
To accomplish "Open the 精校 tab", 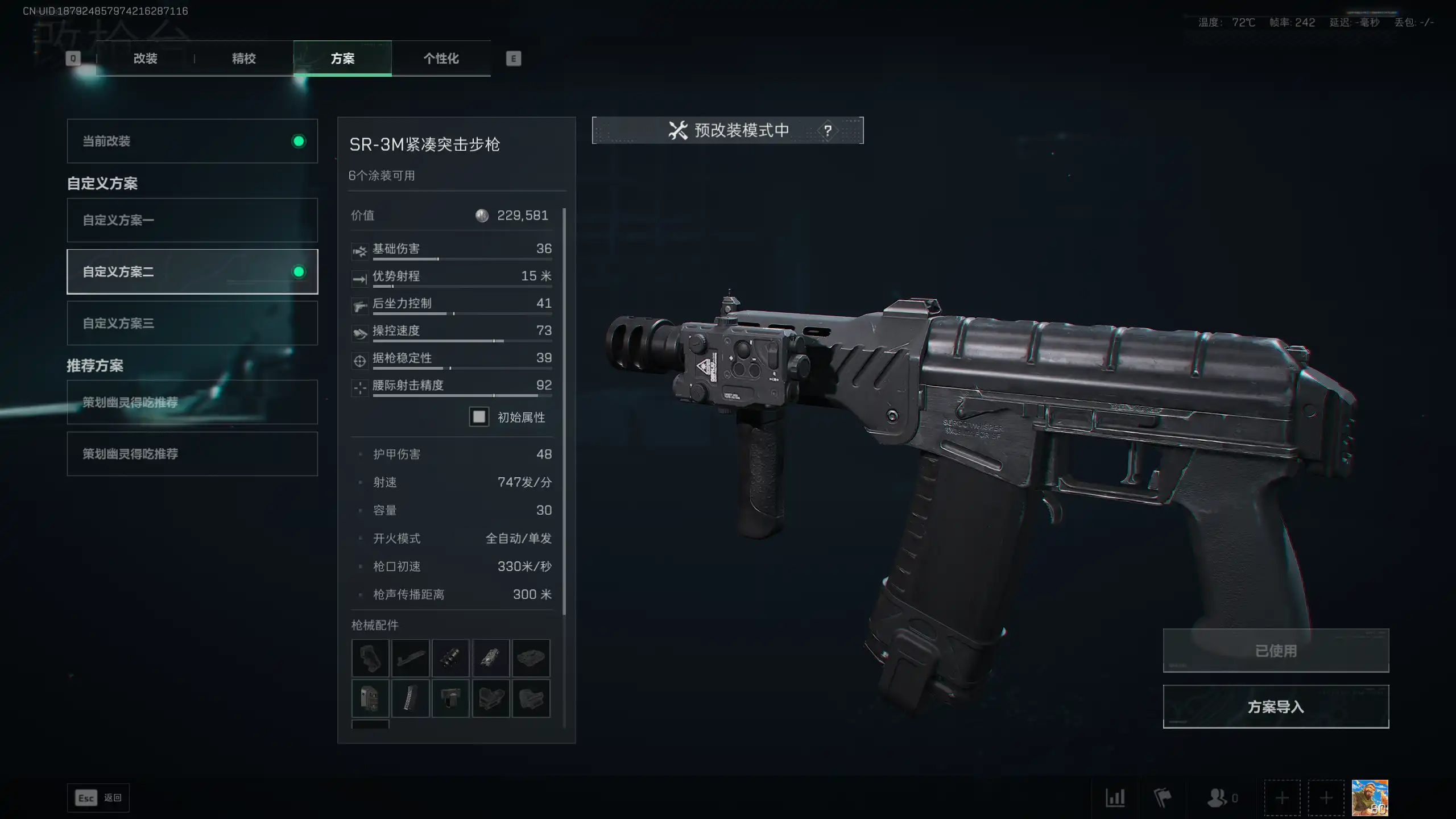I will tap(243, 59).
